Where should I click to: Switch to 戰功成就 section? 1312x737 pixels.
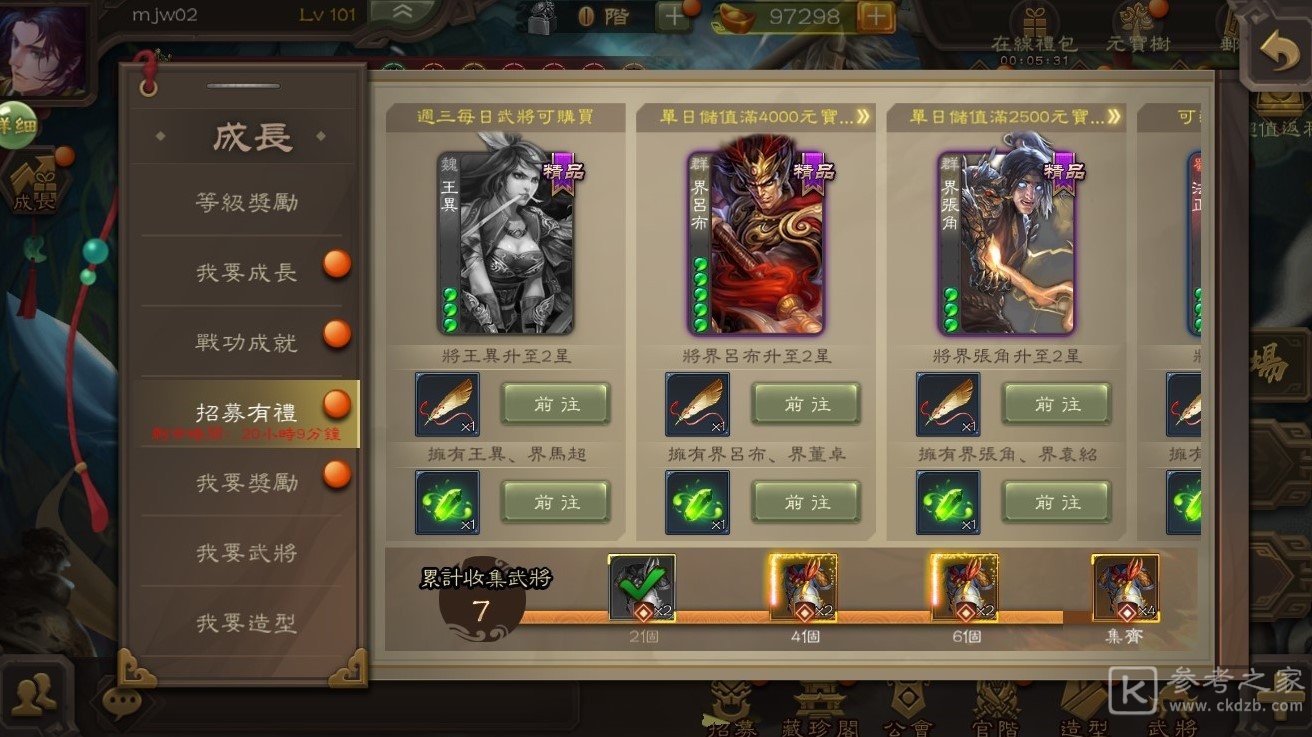pyautogui.click(x=246, y=343)
